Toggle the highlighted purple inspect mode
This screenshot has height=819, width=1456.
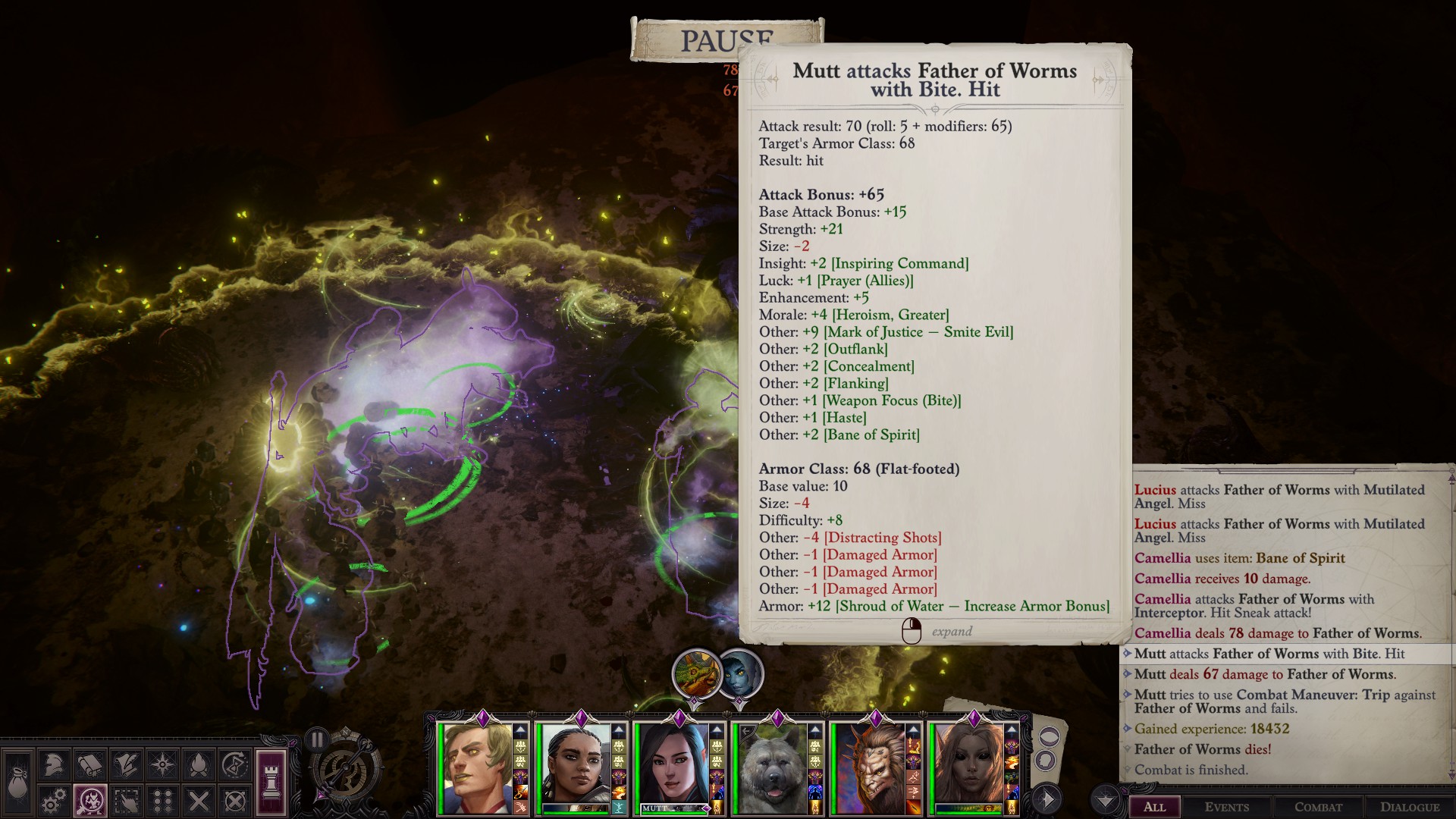tap(89, 801)
